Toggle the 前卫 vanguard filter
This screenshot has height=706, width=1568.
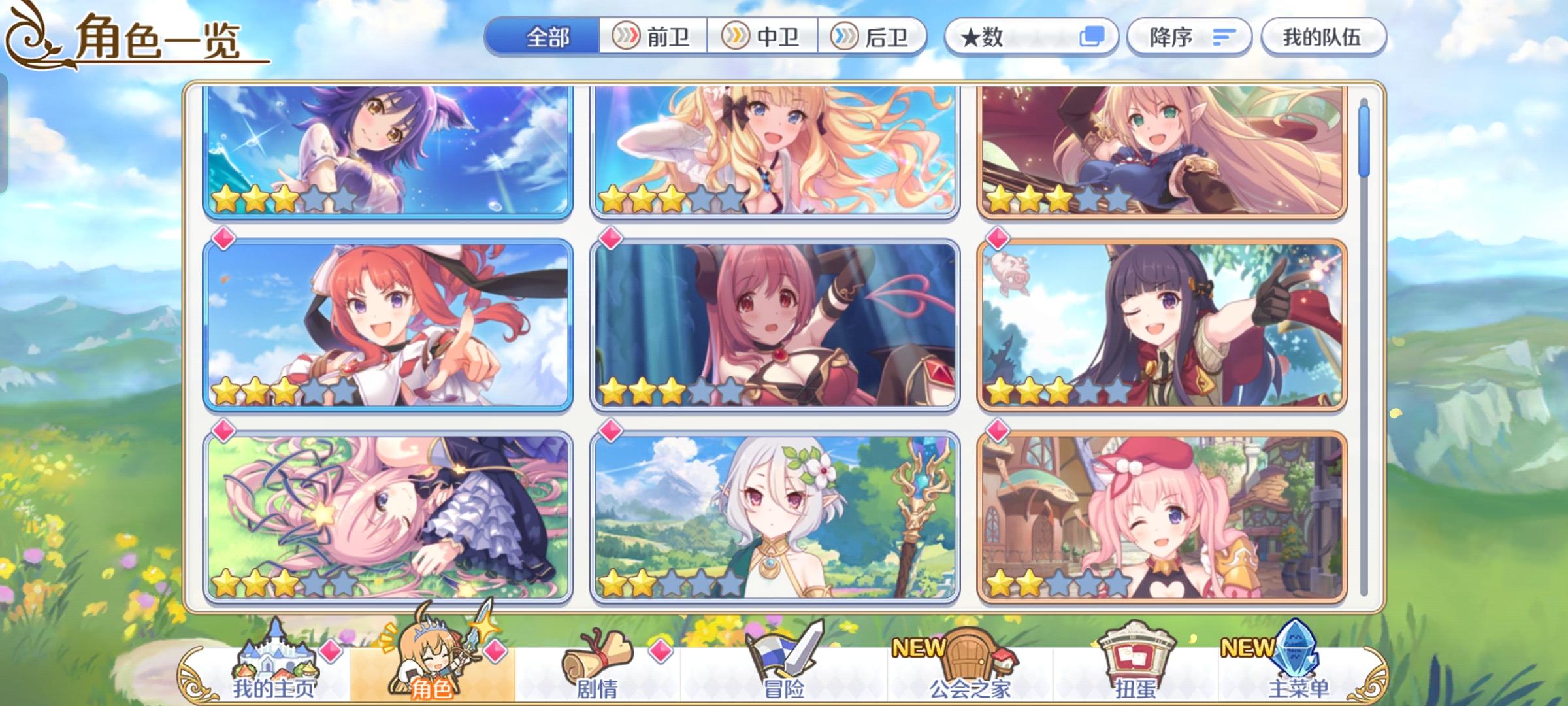click(653, 37)
